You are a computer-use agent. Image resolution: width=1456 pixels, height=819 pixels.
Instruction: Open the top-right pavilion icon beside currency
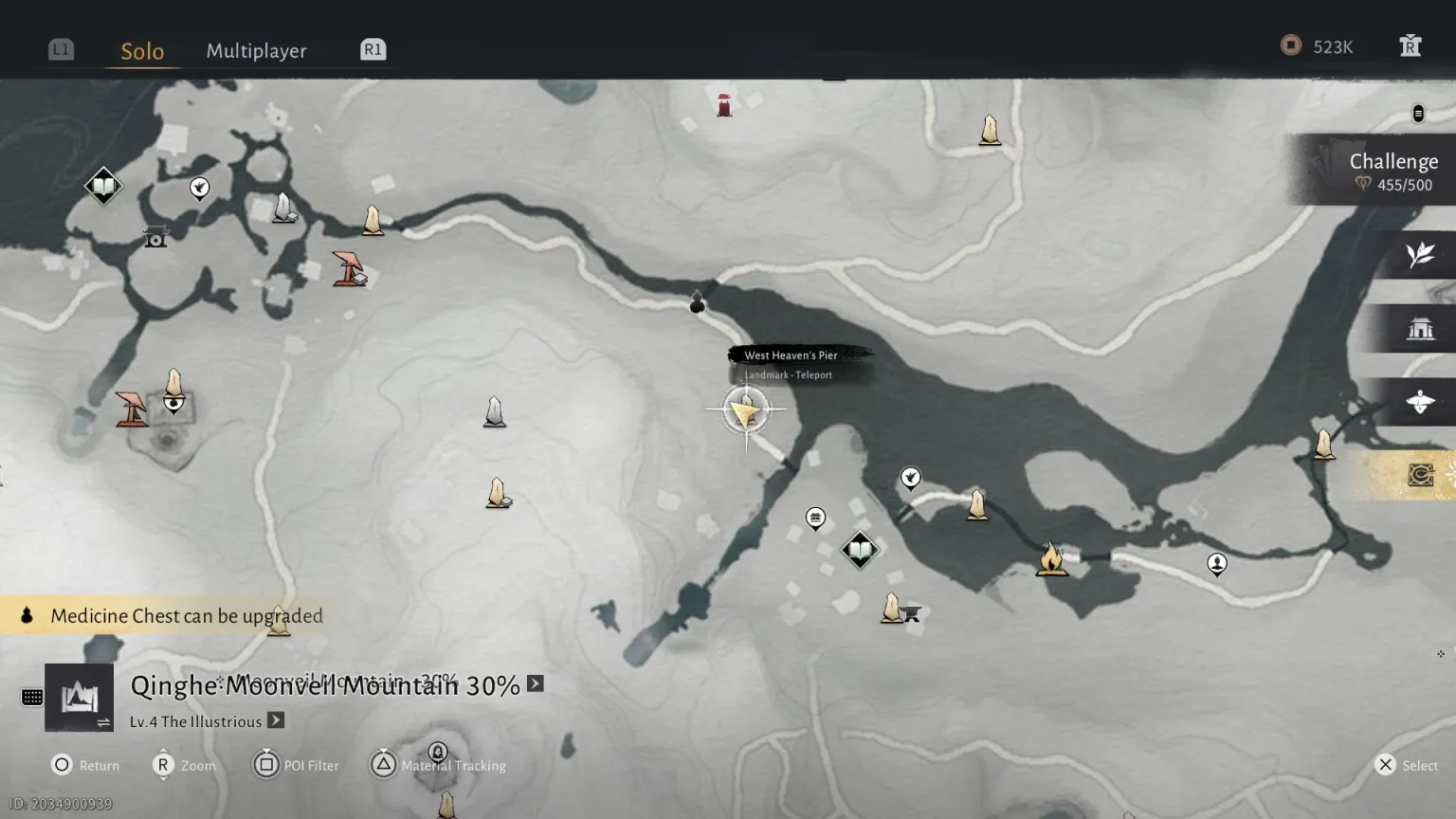click(1410, 46)
